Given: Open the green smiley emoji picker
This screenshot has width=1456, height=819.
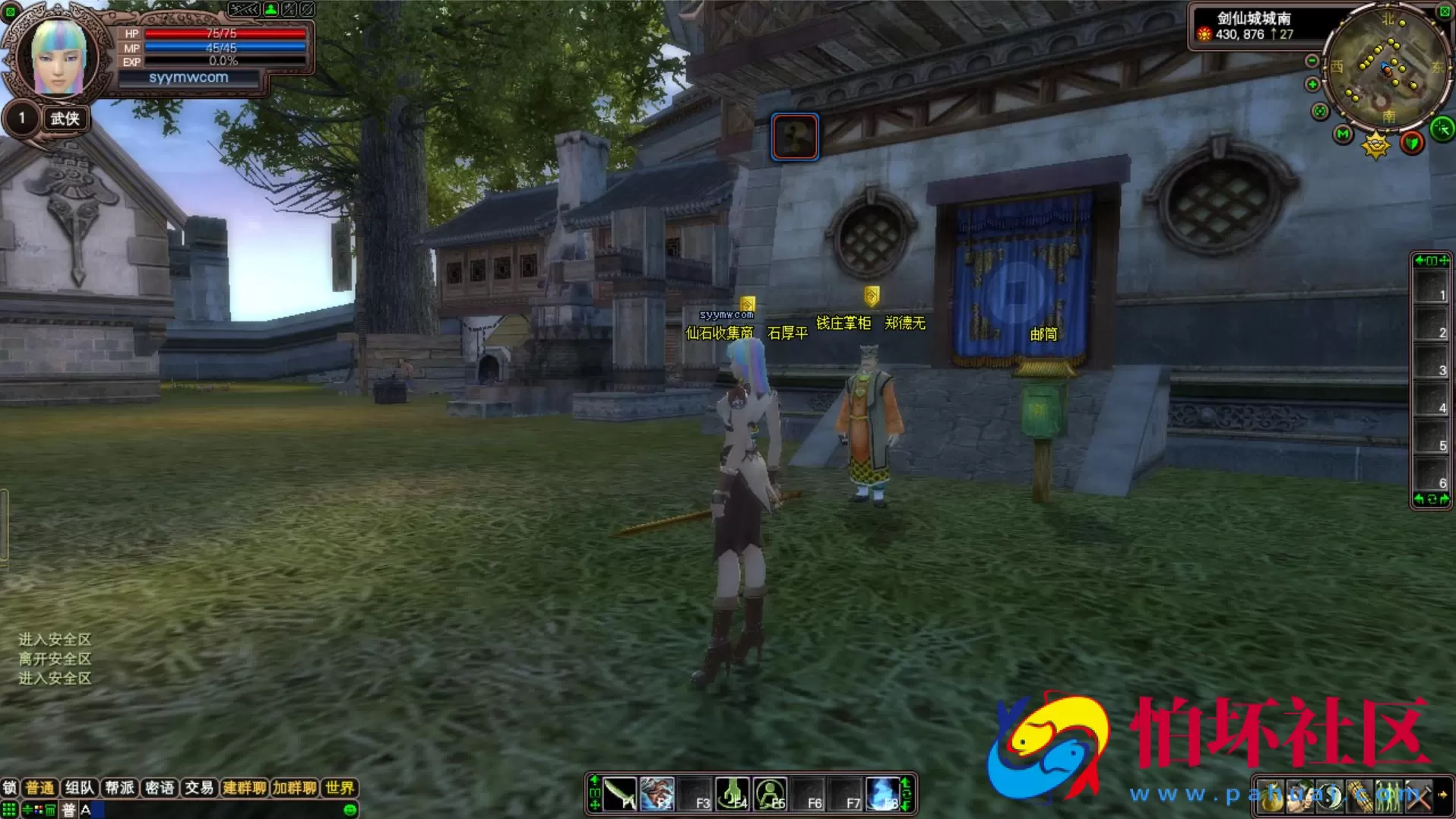Looking at the screenshot, I should tap(350, 810).
